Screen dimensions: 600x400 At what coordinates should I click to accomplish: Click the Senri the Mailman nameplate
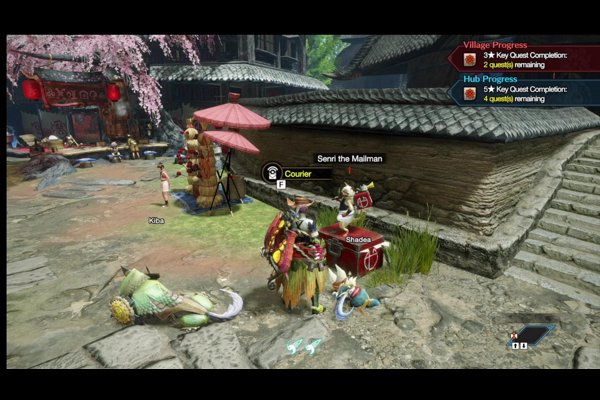tap(349, 158)
